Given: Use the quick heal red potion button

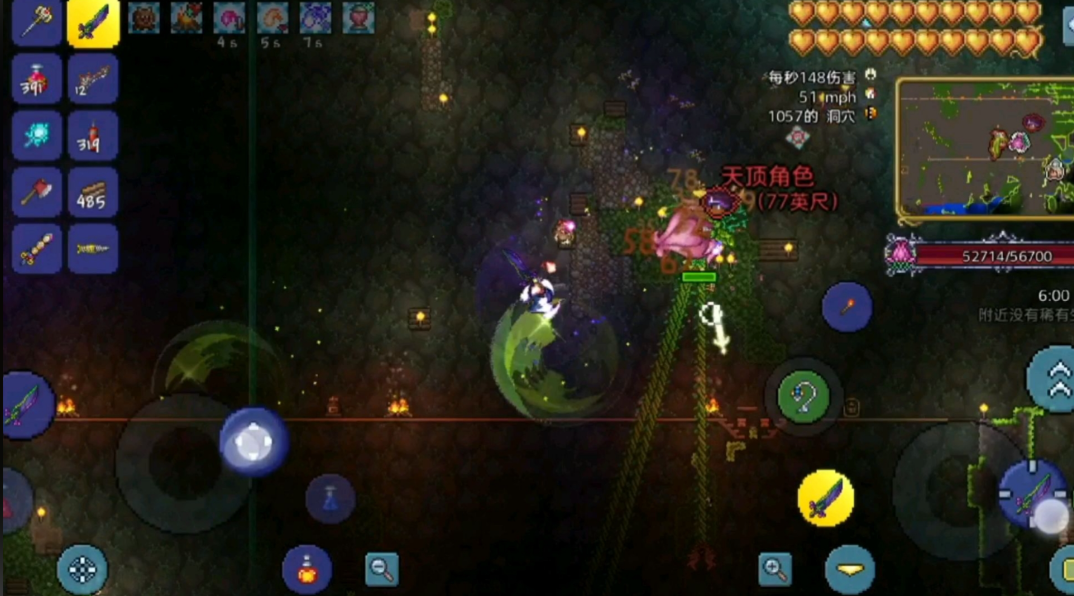Looking at the screenshot, I should point(307,568).
